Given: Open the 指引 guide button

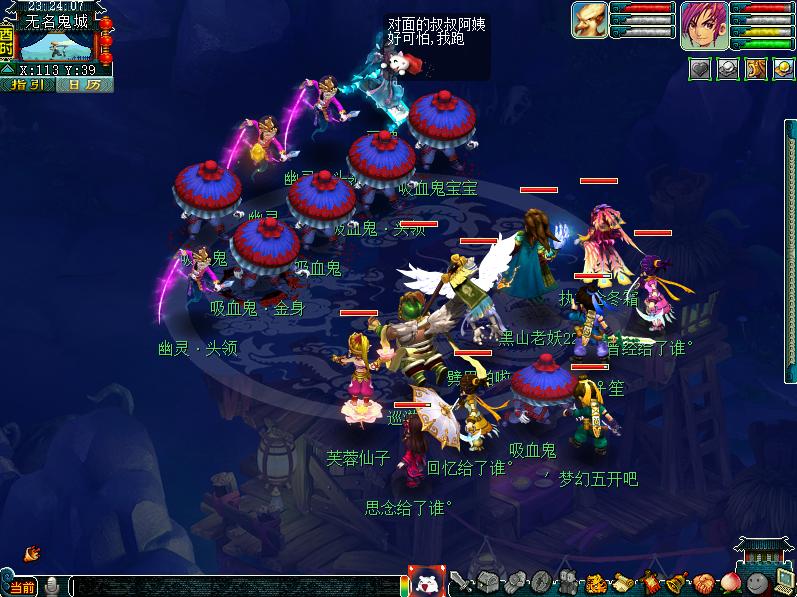Looking at the screenshot, I should coord(27,85).
